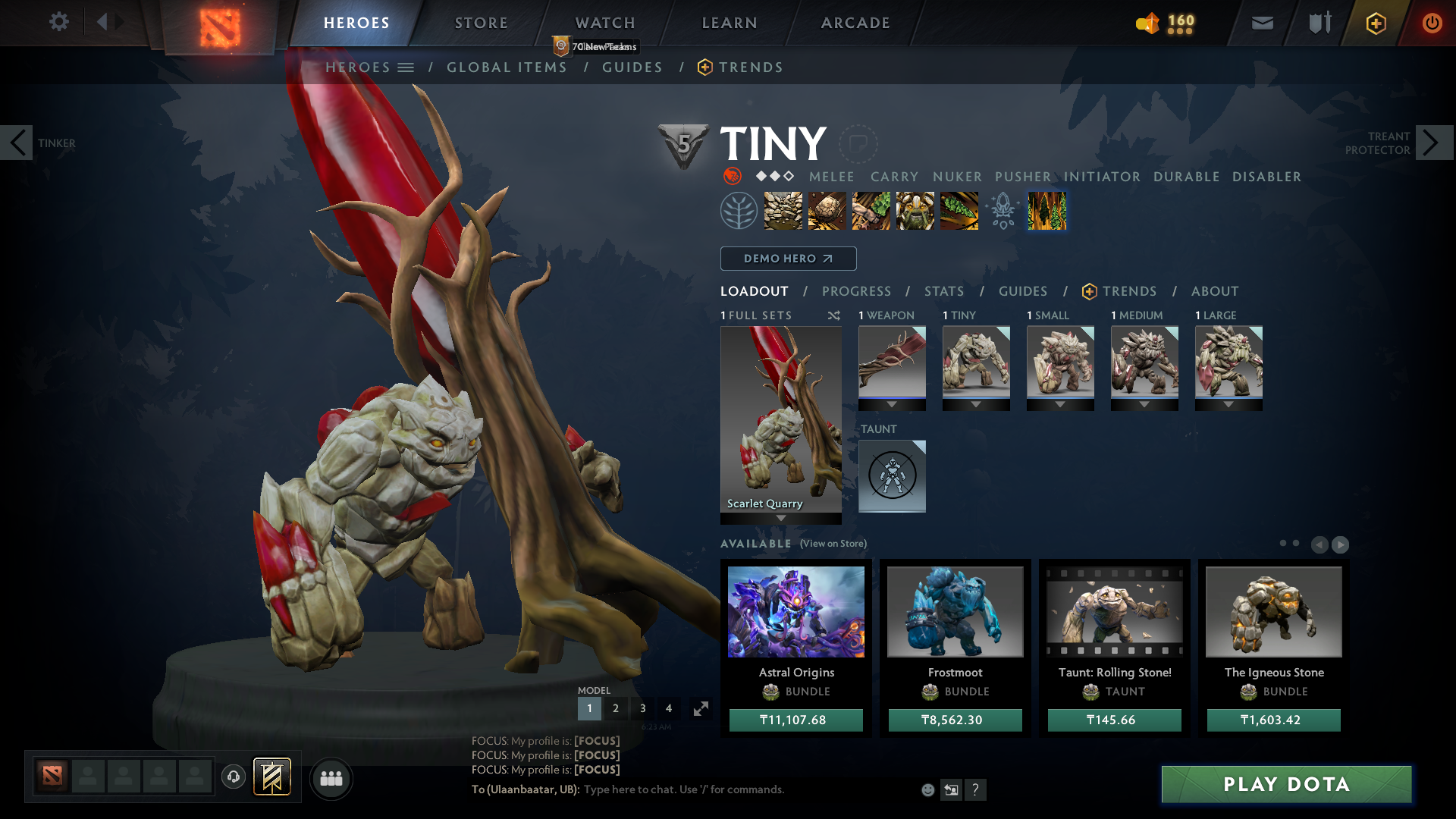The image size is (1456, 819).
Task: Open the notifications mail icon
Action: point(1261,23)
